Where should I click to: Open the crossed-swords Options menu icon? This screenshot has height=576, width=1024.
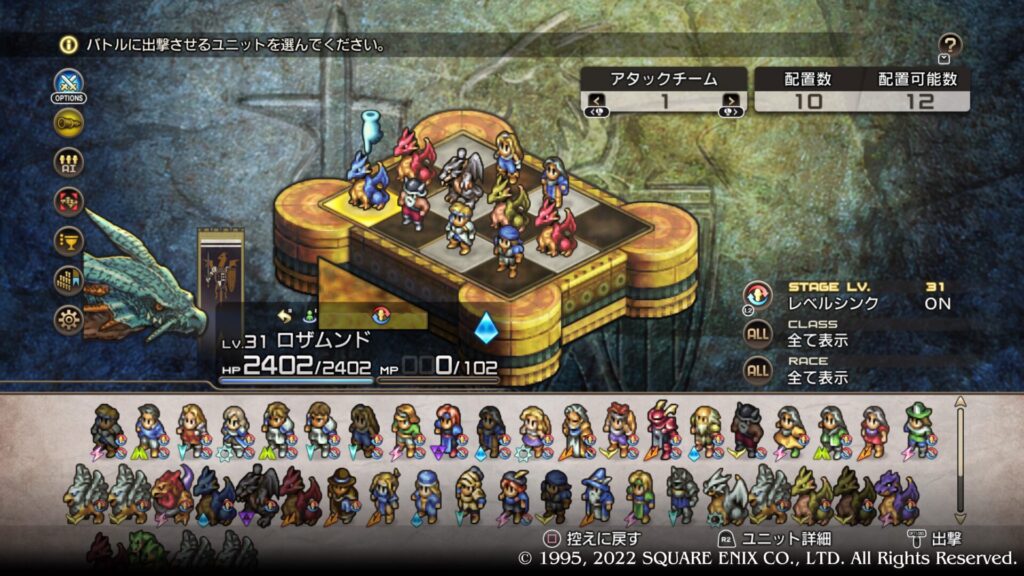(68, 83)
